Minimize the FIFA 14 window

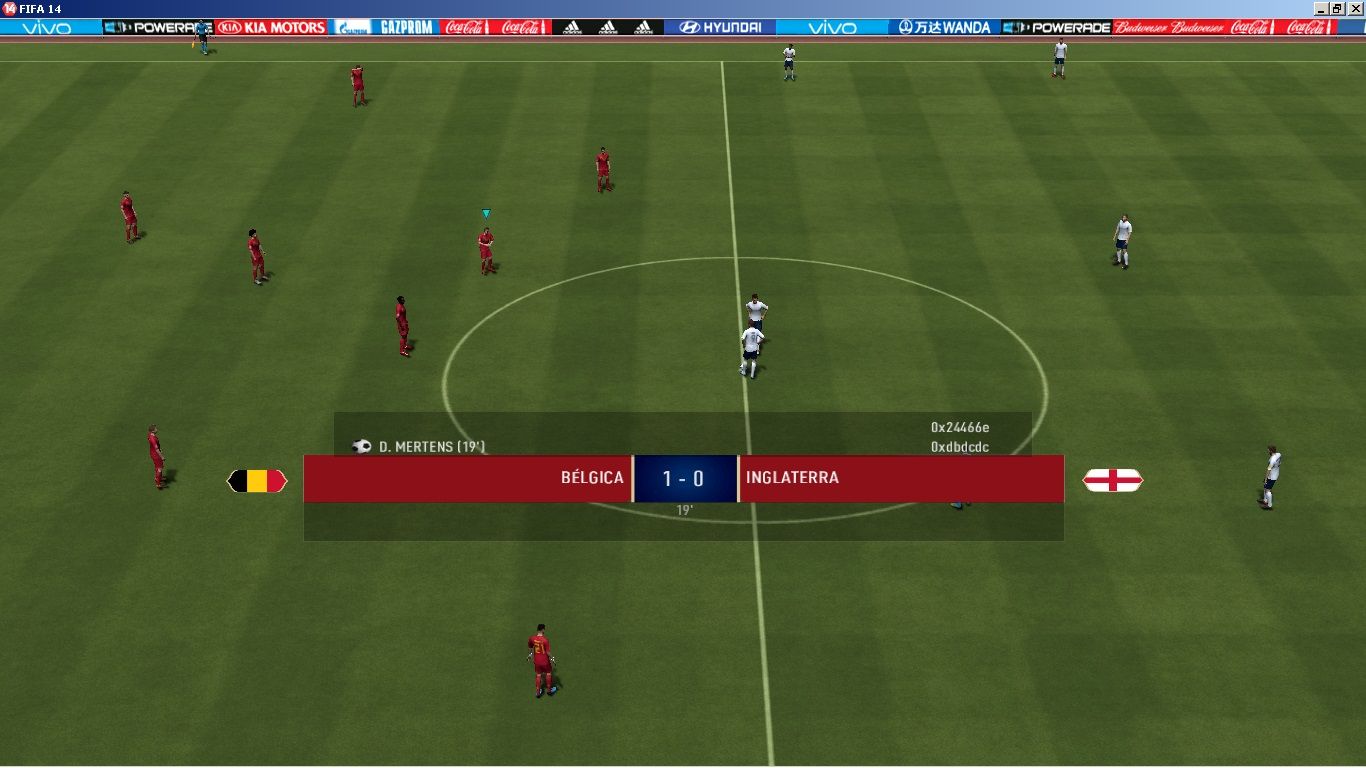click(x=1322, y=8)
